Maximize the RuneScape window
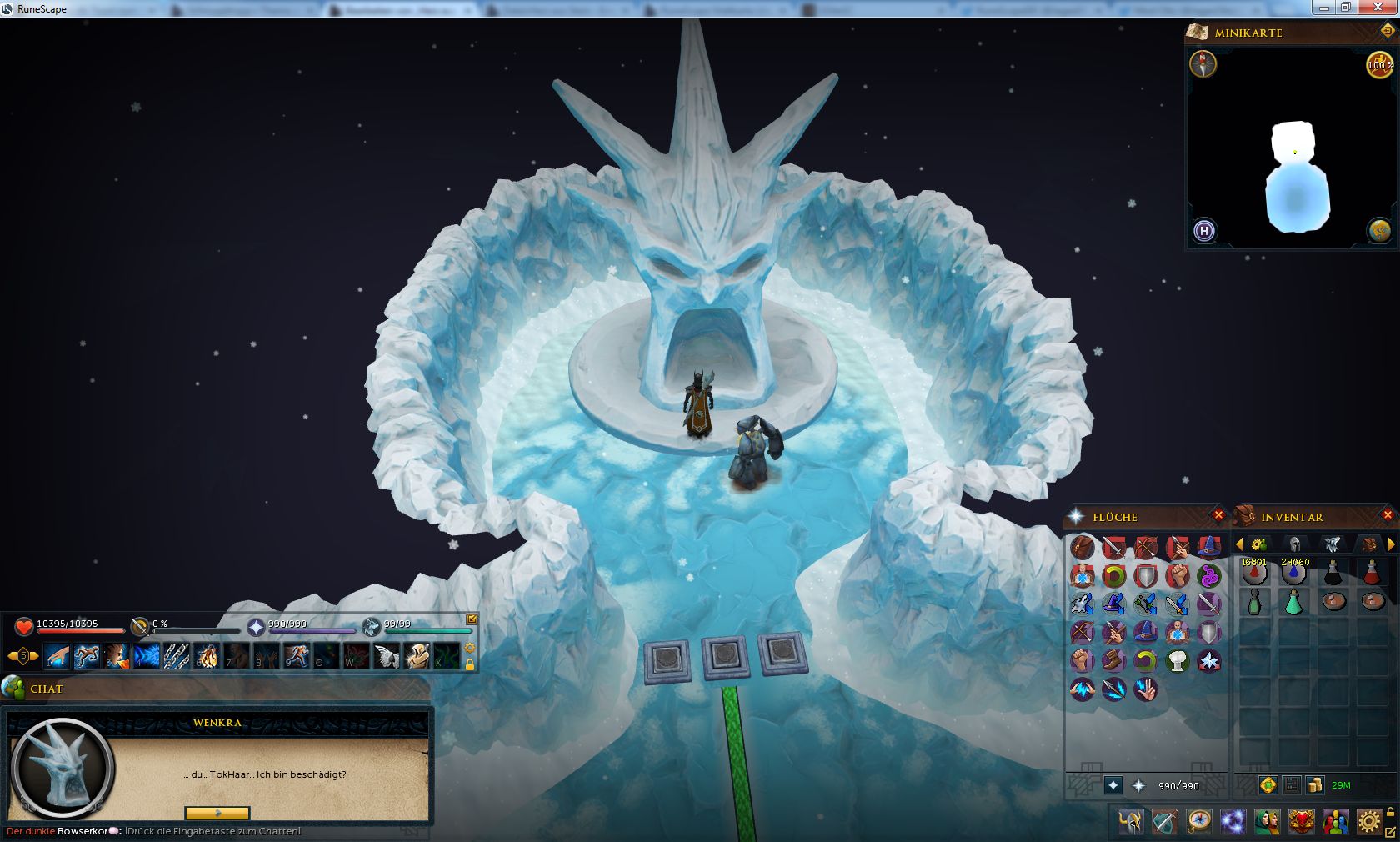 1345,8
